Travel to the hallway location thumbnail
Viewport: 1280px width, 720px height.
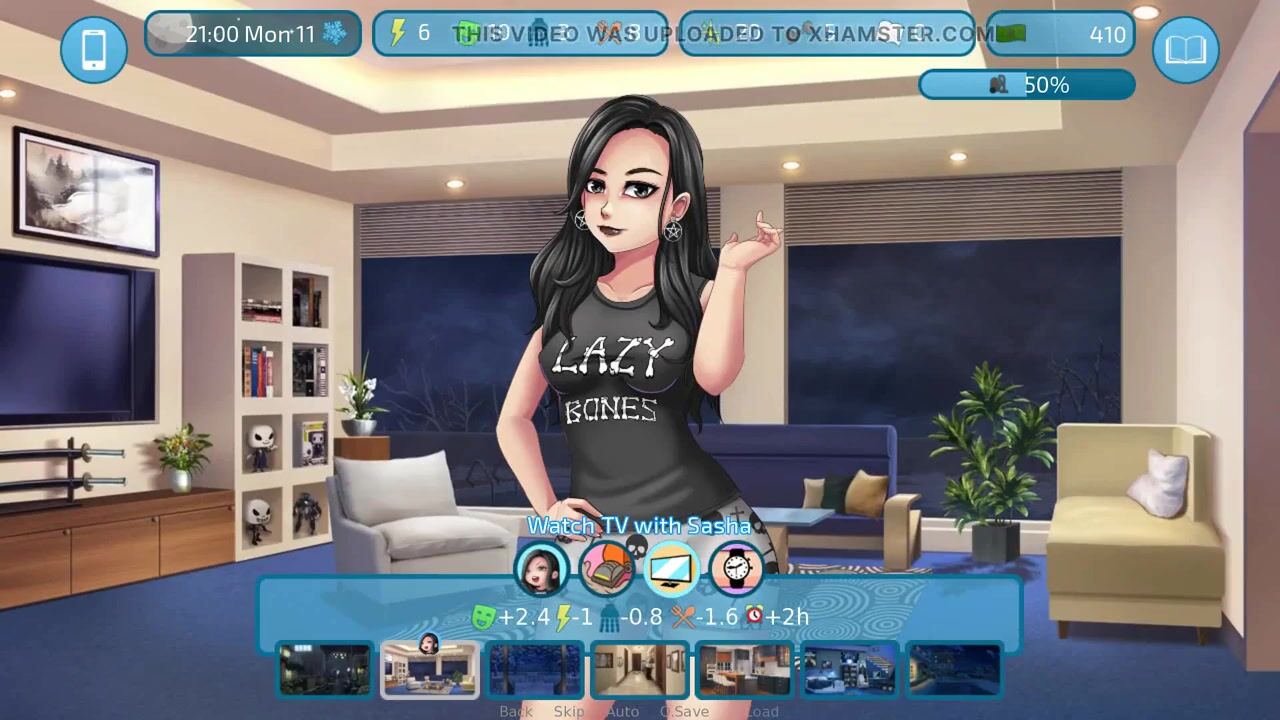pos(640,669)
